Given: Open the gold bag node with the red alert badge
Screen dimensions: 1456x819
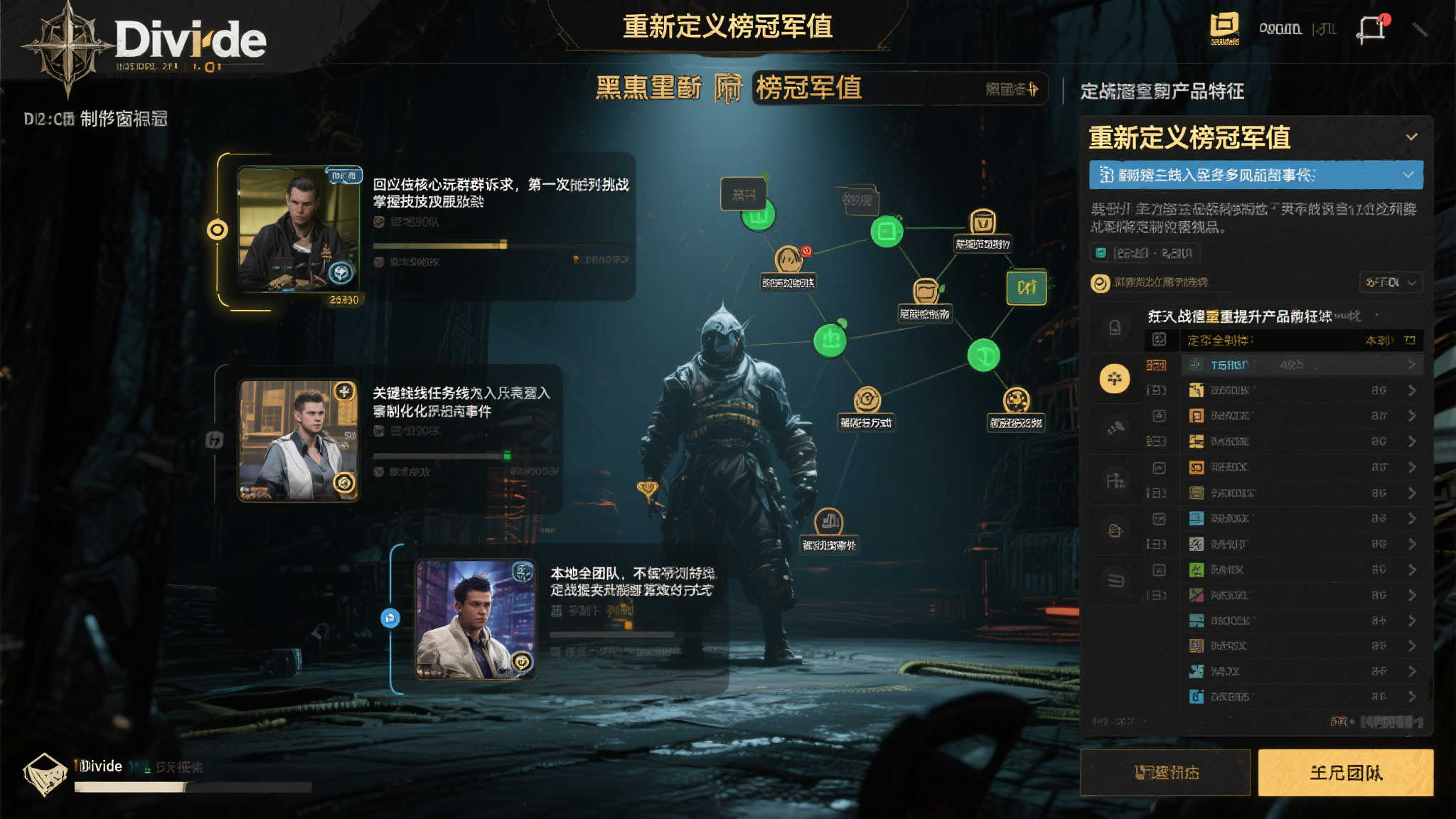Looking at the screenshot, I should click(788, 260).
